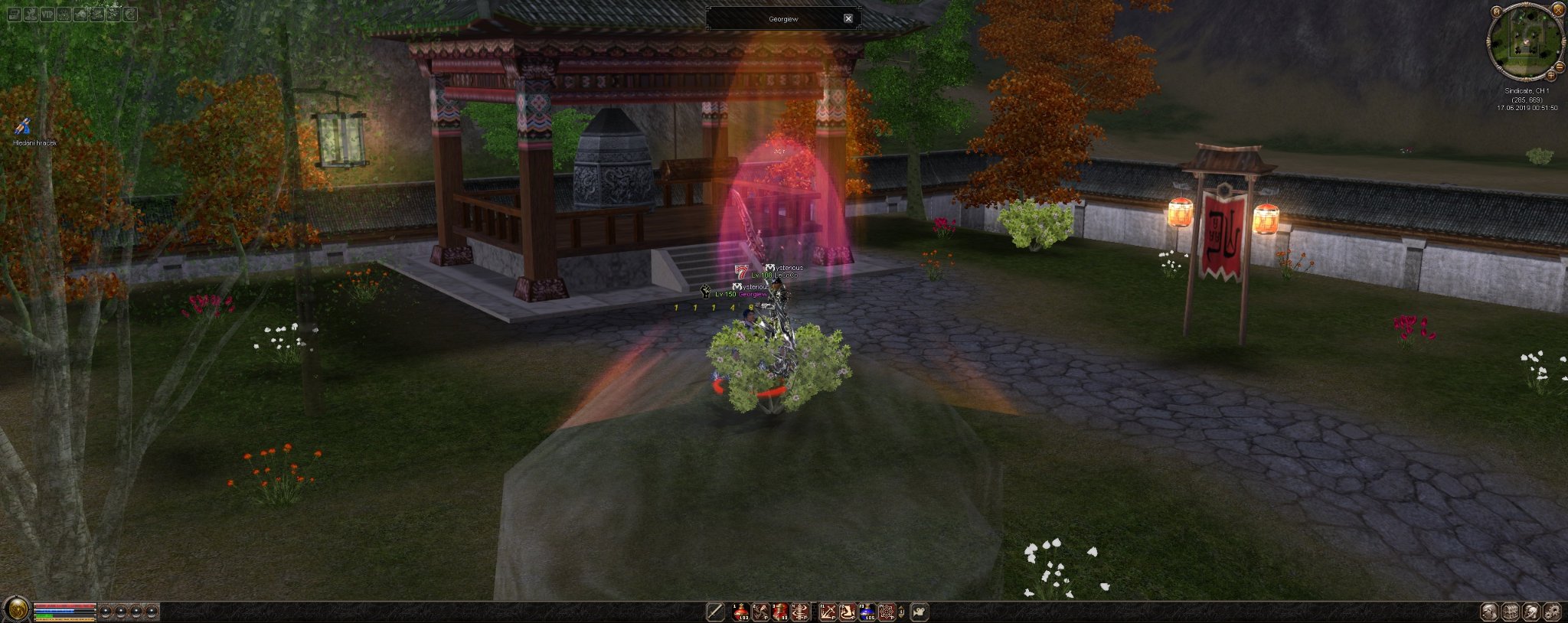Image resolution: width=1568 pixels, height=623 pixels.
Task: Activate the spinning sword skill in slot 4
Action: tap(800, 612)
